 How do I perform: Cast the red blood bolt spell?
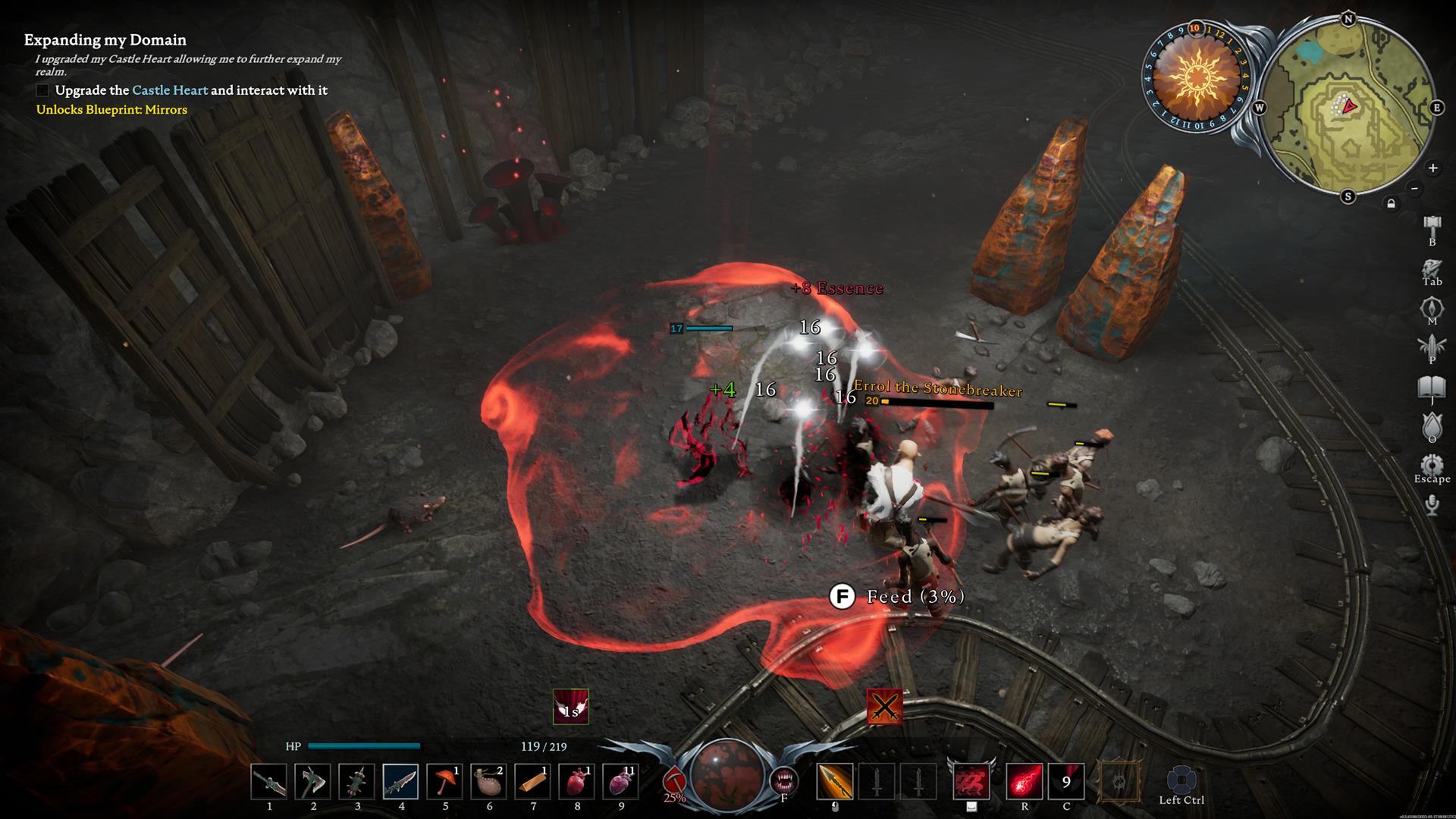(1025, 782)
